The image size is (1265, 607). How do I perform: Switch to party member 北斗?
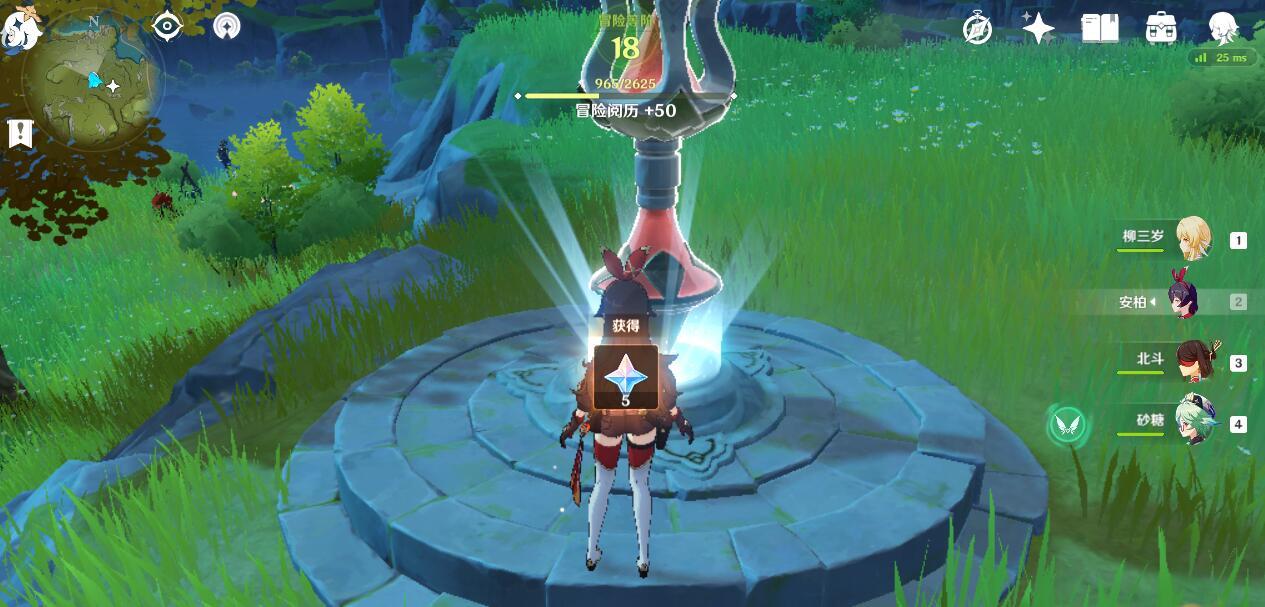(x=1192, y=363)
